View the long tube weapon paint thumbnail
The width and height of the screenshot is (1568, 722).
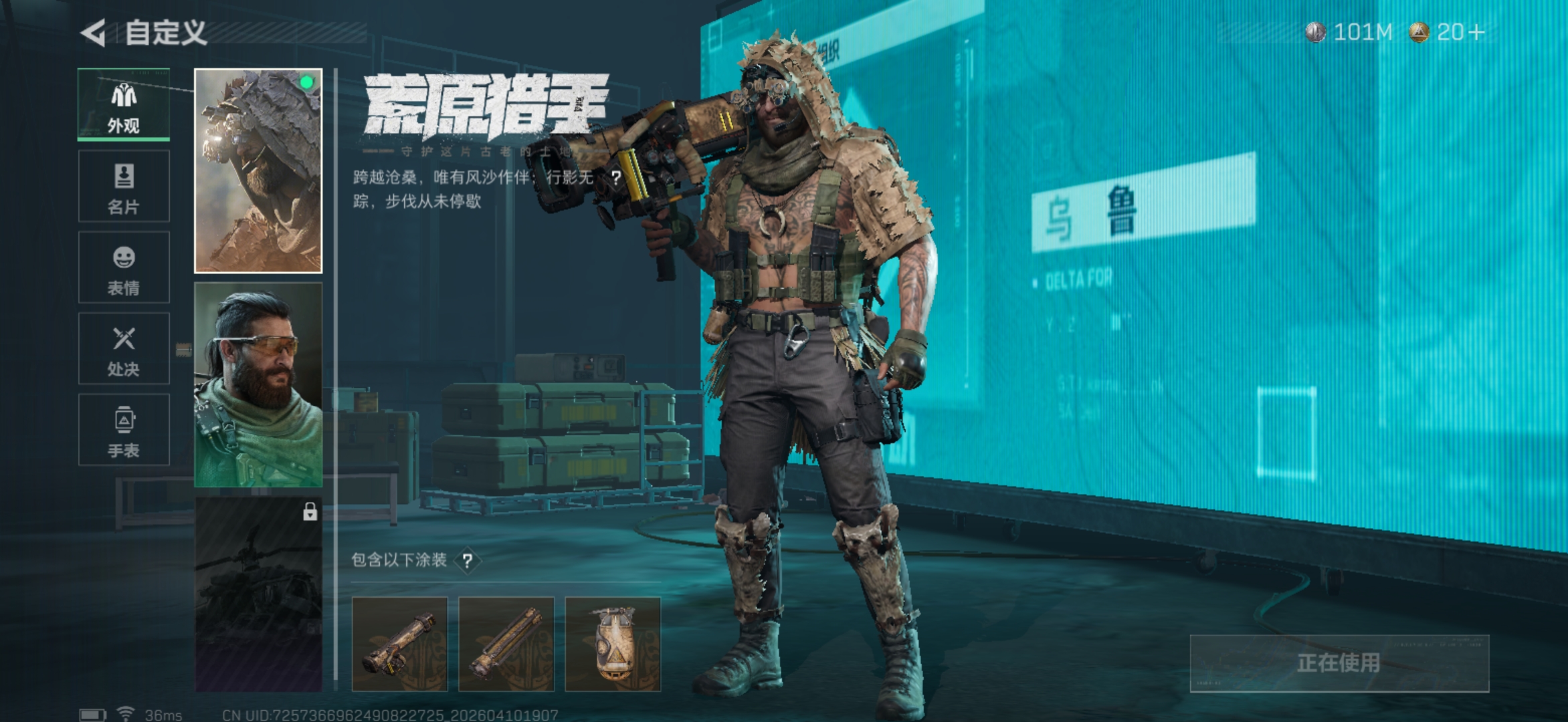506,644
